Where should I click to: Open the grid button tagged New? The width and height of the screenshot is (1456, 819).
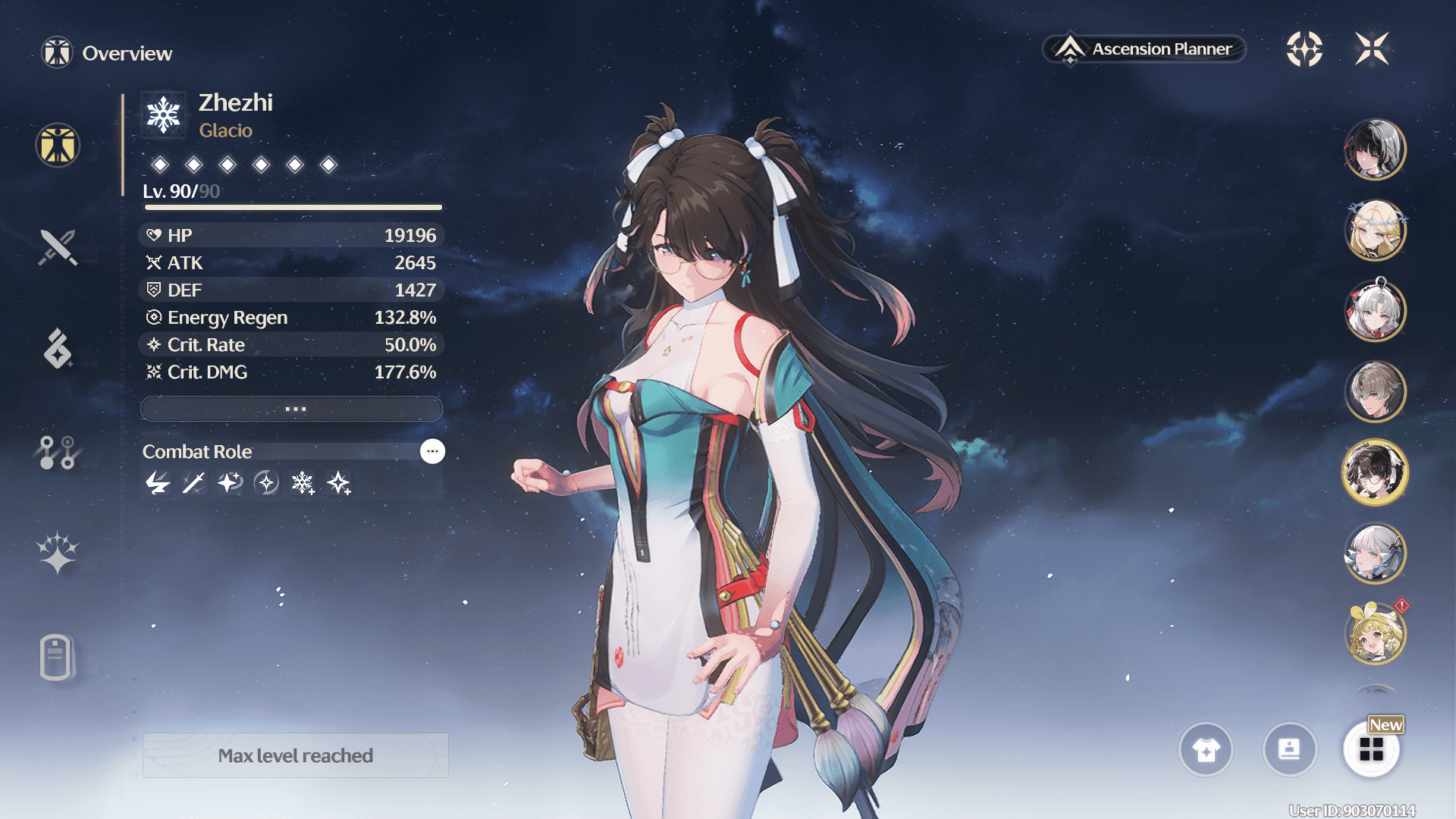click(x=1371, y=750)
